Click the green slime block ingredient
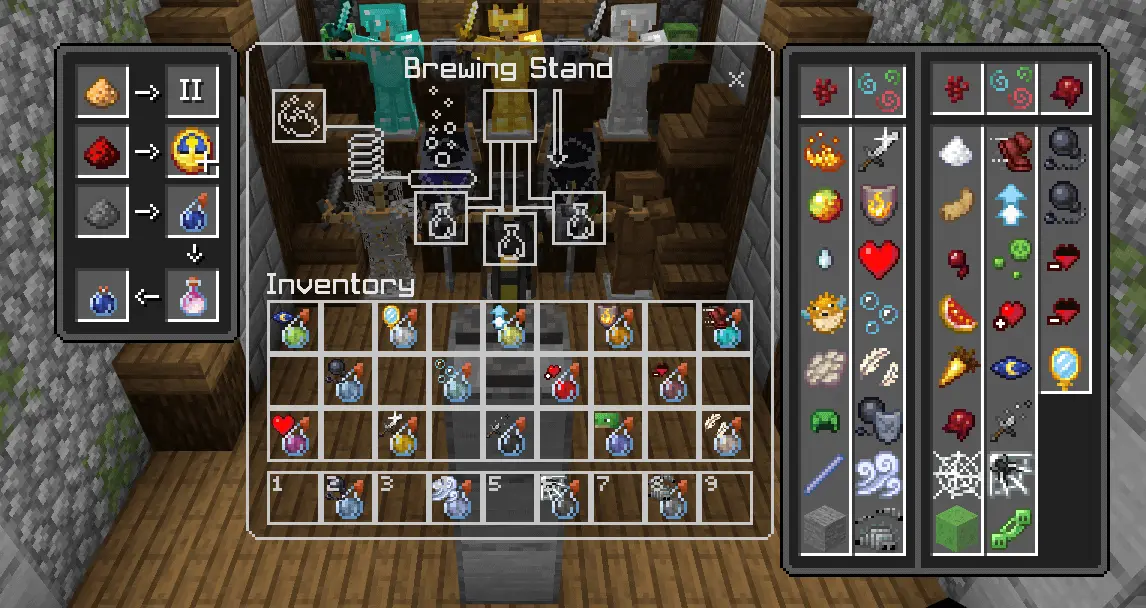1146x608 pixels. 957,528
